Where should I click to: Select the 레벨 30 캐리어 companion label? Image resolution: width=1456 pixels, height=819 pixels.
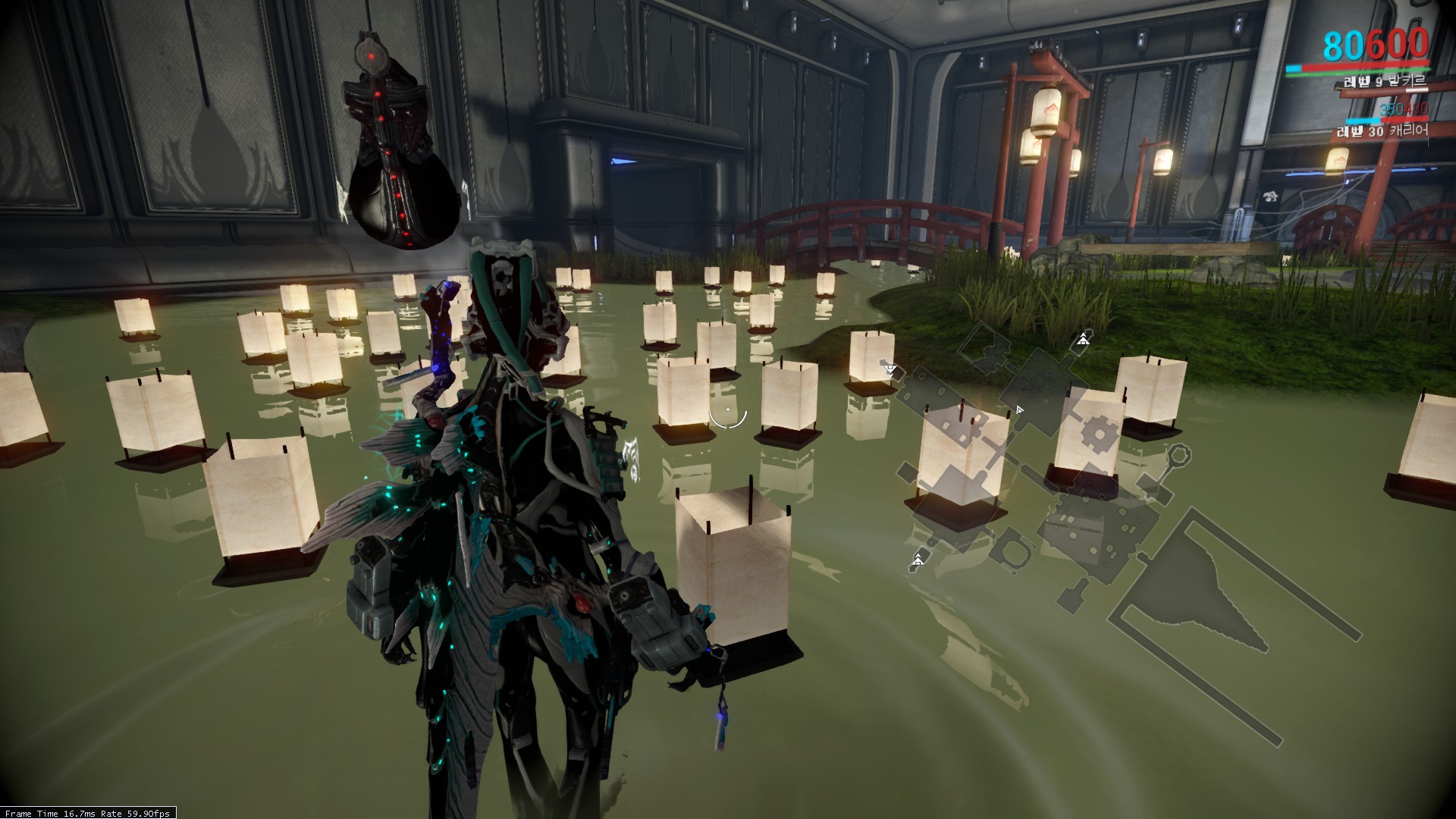coord(1382,132)
